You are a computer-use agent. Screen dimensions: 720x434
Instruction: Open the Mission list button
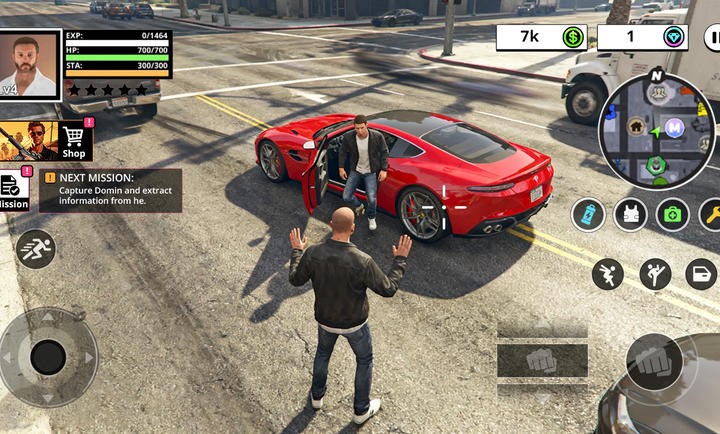12,189
